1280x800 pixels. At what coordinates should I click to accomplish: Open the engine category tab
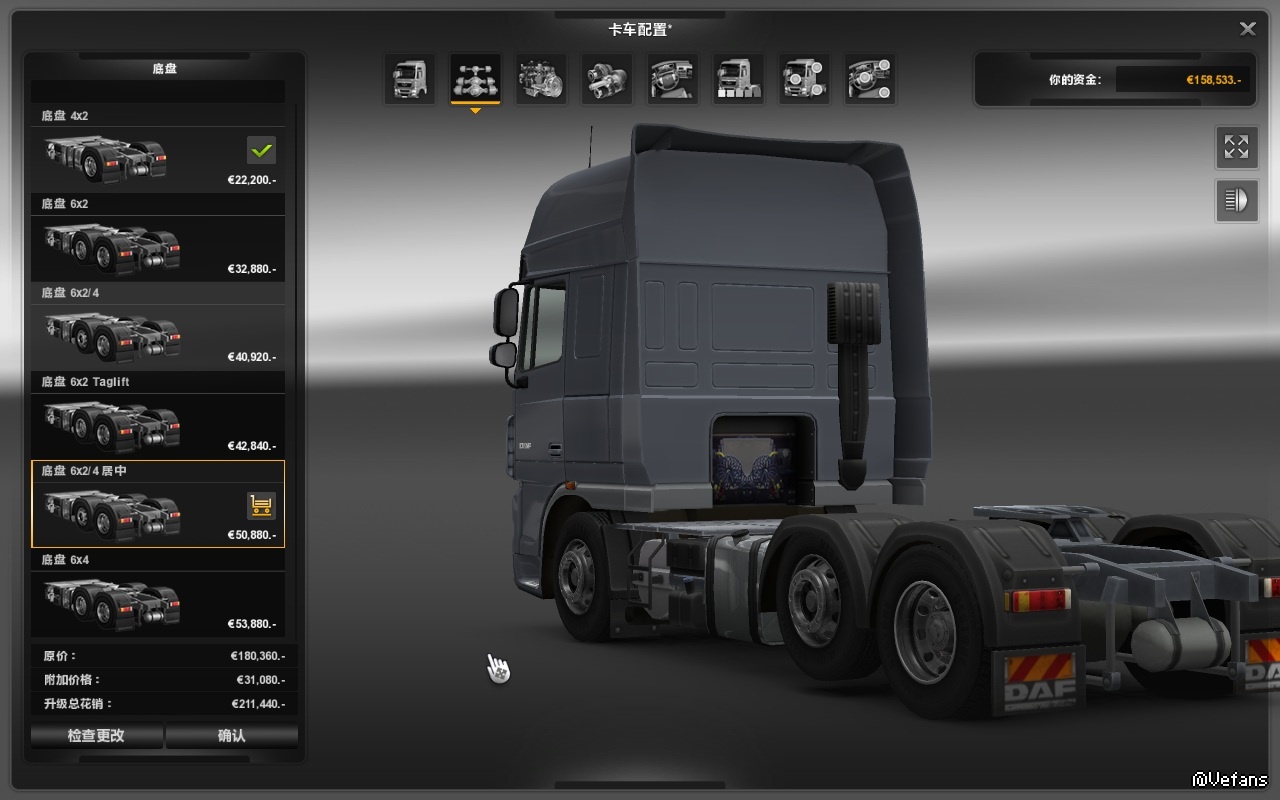click(541, 79)
